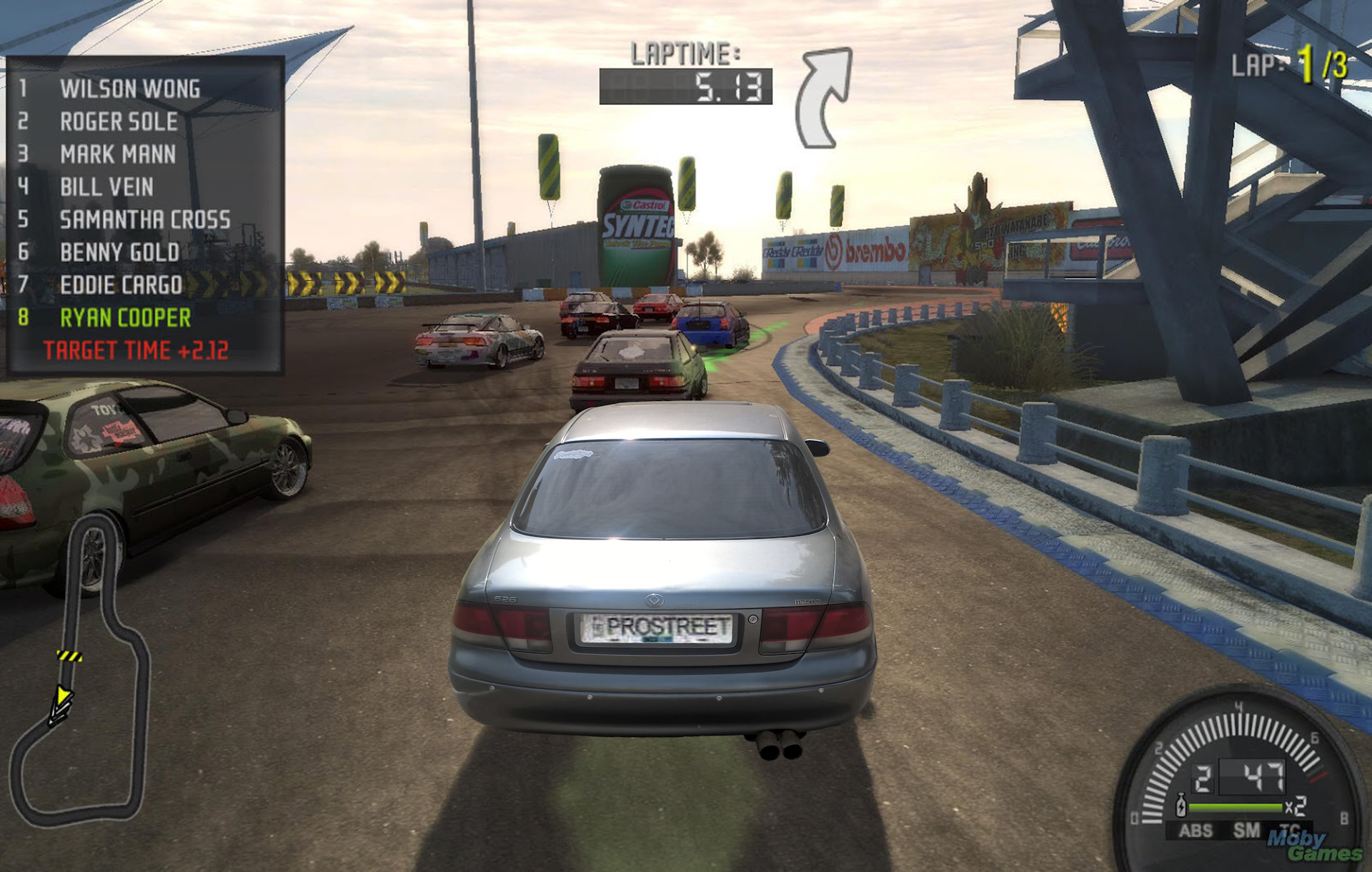The height and width of the screenshot is (872, 1372).
Task: Open the MobyGames watermark logo
Action: point(1313,846)
